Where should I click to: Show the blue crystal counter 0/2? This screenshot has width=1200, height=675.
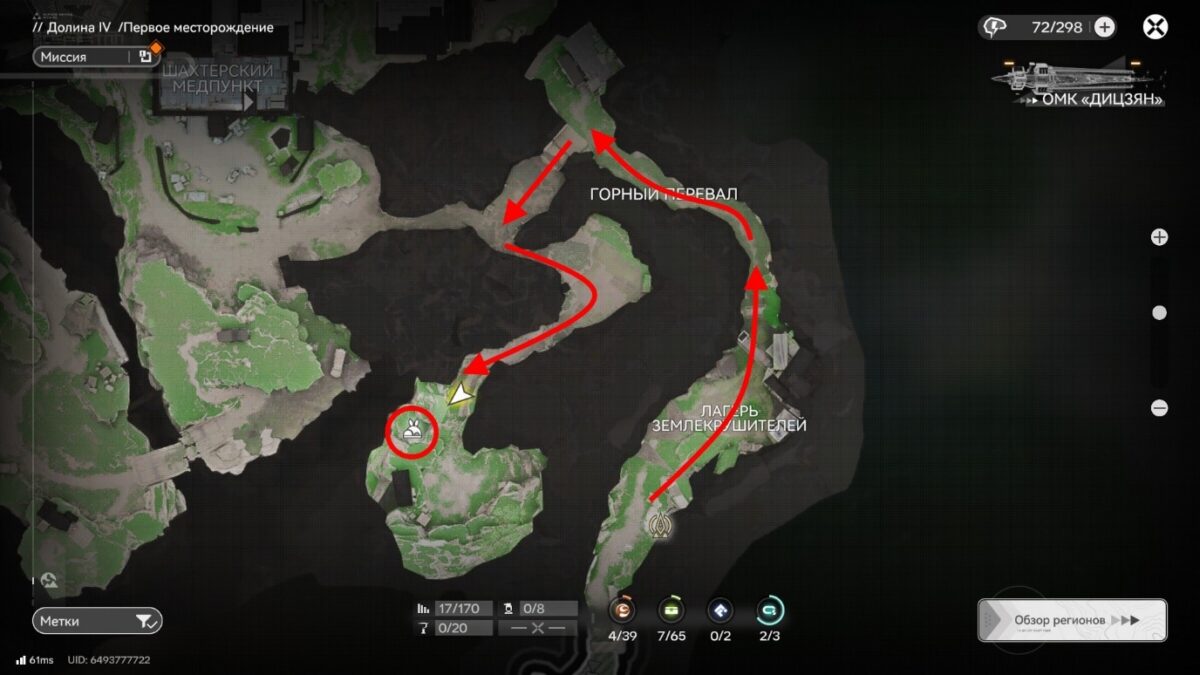tap(720, 609)
